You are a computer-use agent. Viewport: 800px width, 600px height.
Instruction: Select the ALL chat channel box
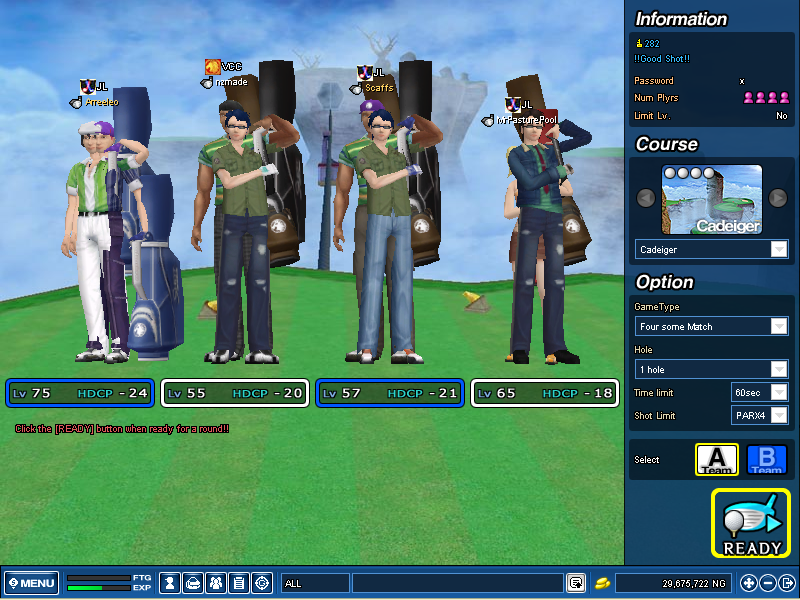pos(315,583)
